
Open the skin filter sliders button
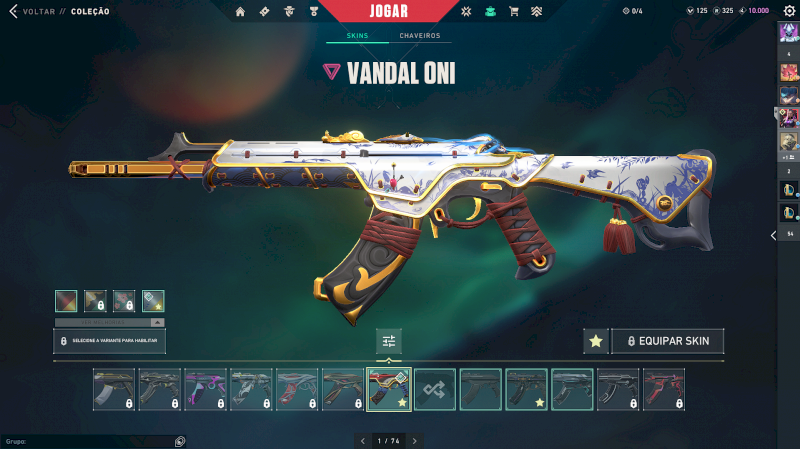pos(389,341)
